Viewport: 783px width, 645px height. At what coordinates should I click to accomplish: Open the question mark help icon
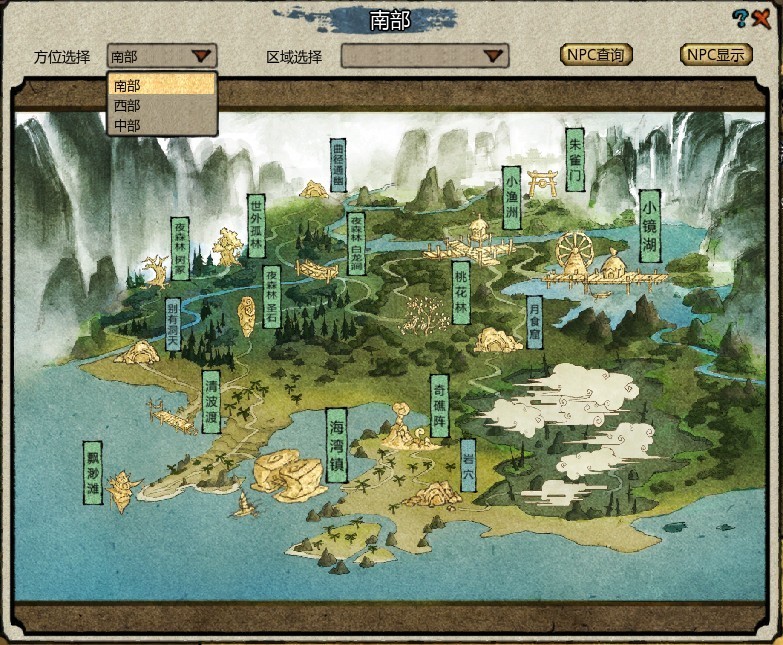point(740,17)
